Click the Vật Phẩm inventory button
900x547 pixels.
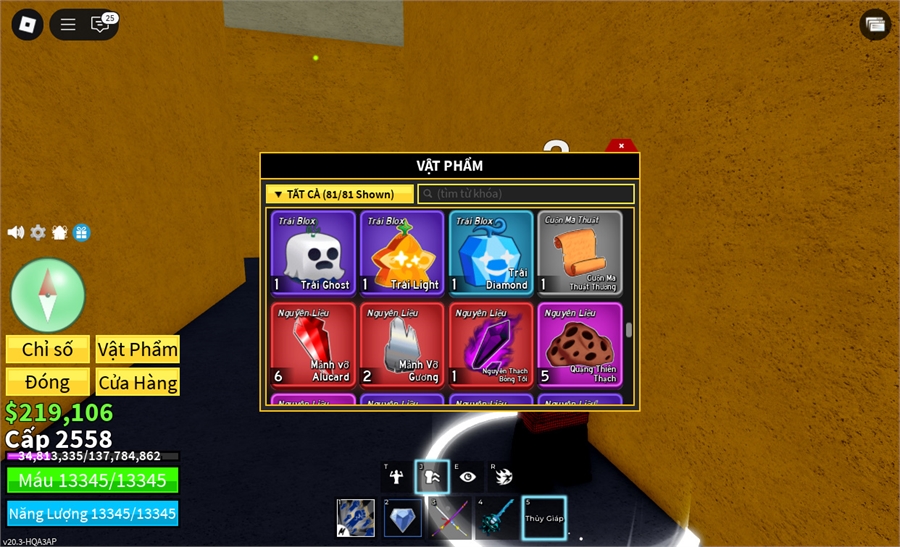138,349
